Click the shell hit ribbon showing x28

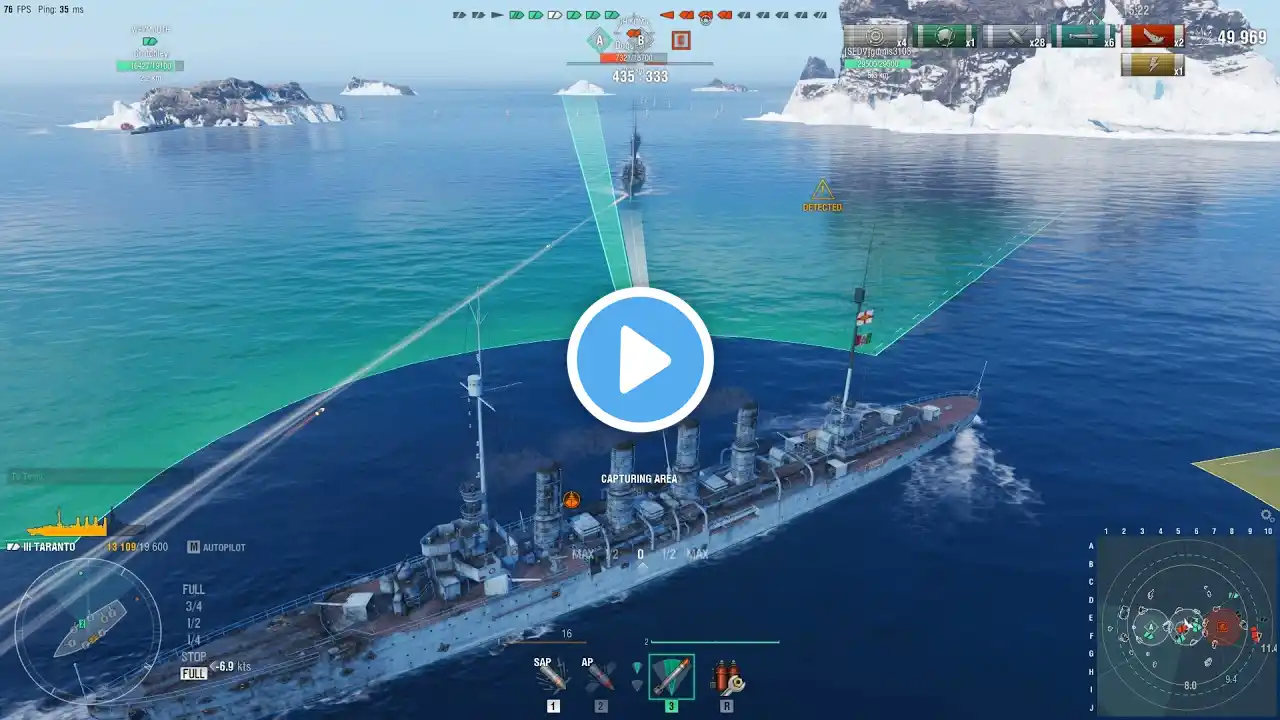pyautogui.click(x=1014, y=37)
